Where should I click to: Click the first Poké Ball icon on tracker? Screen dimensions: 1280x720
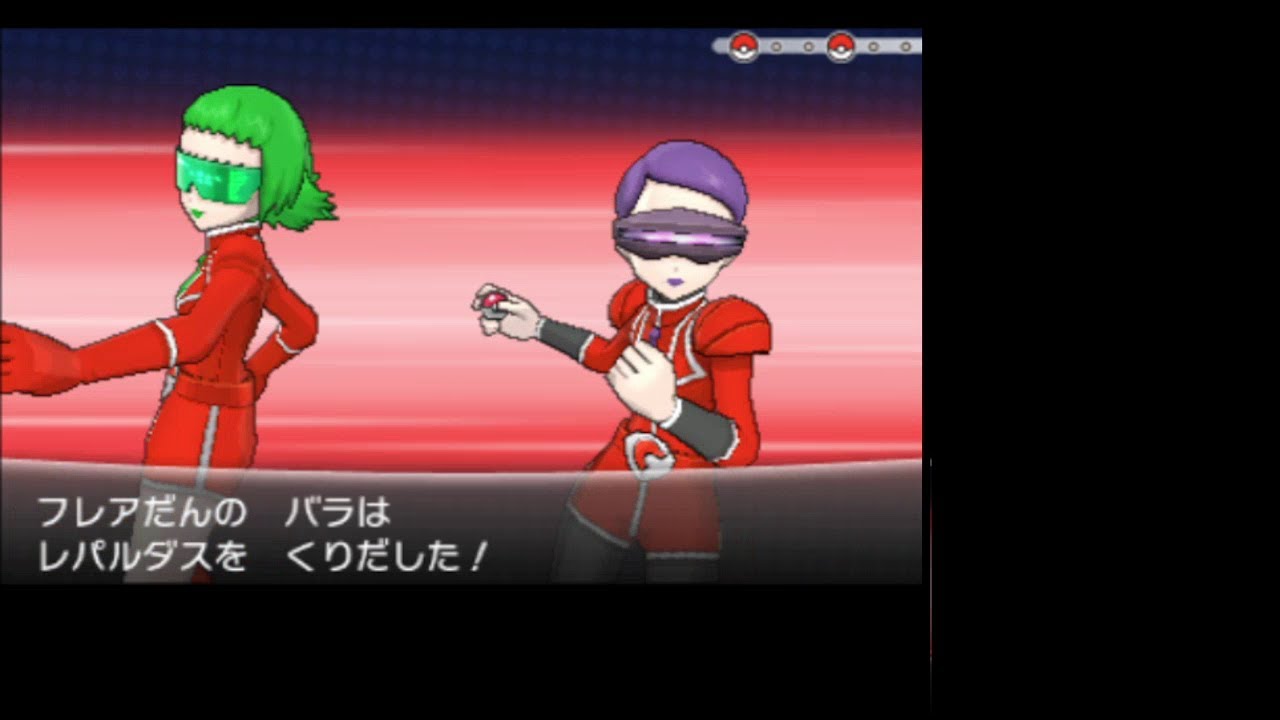point(744,46)
